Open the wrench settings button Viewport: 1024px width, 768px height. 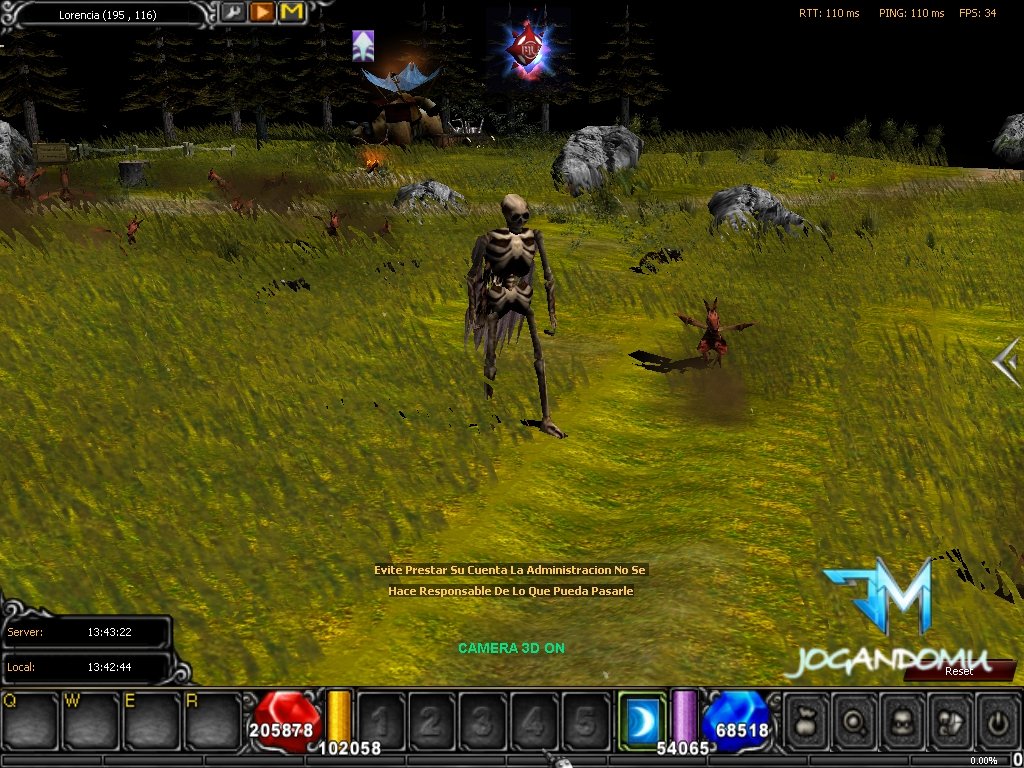point(232,13)
